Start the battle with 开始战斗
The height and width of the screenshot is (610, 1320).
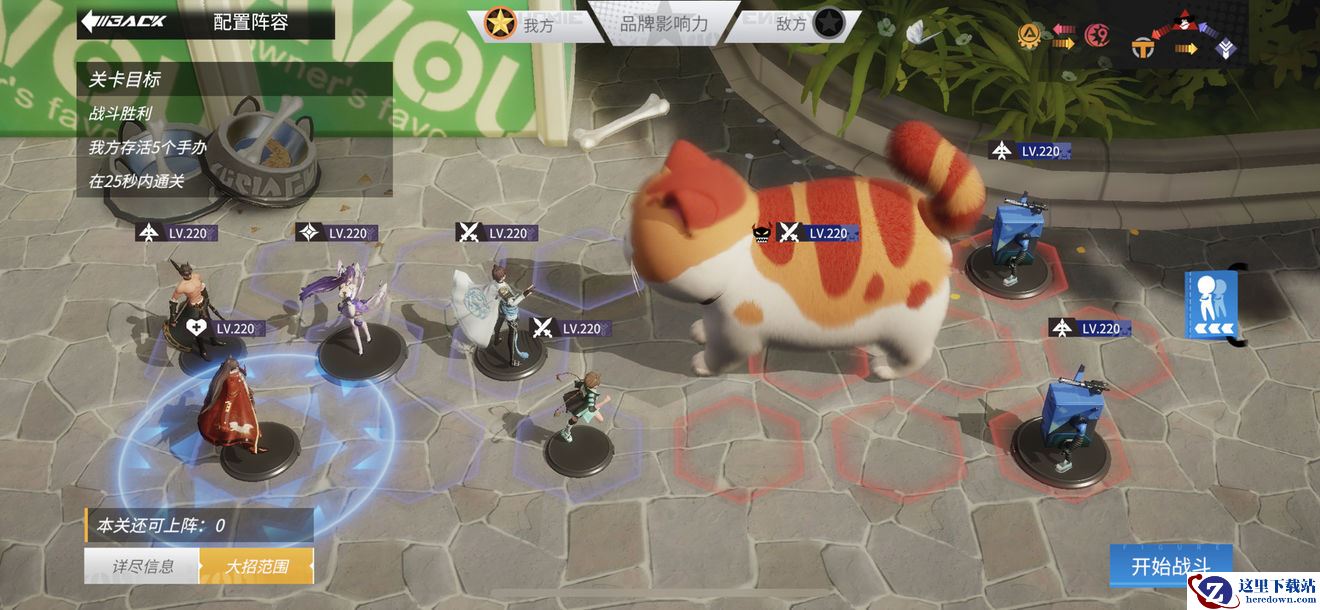click(1170, 566)
